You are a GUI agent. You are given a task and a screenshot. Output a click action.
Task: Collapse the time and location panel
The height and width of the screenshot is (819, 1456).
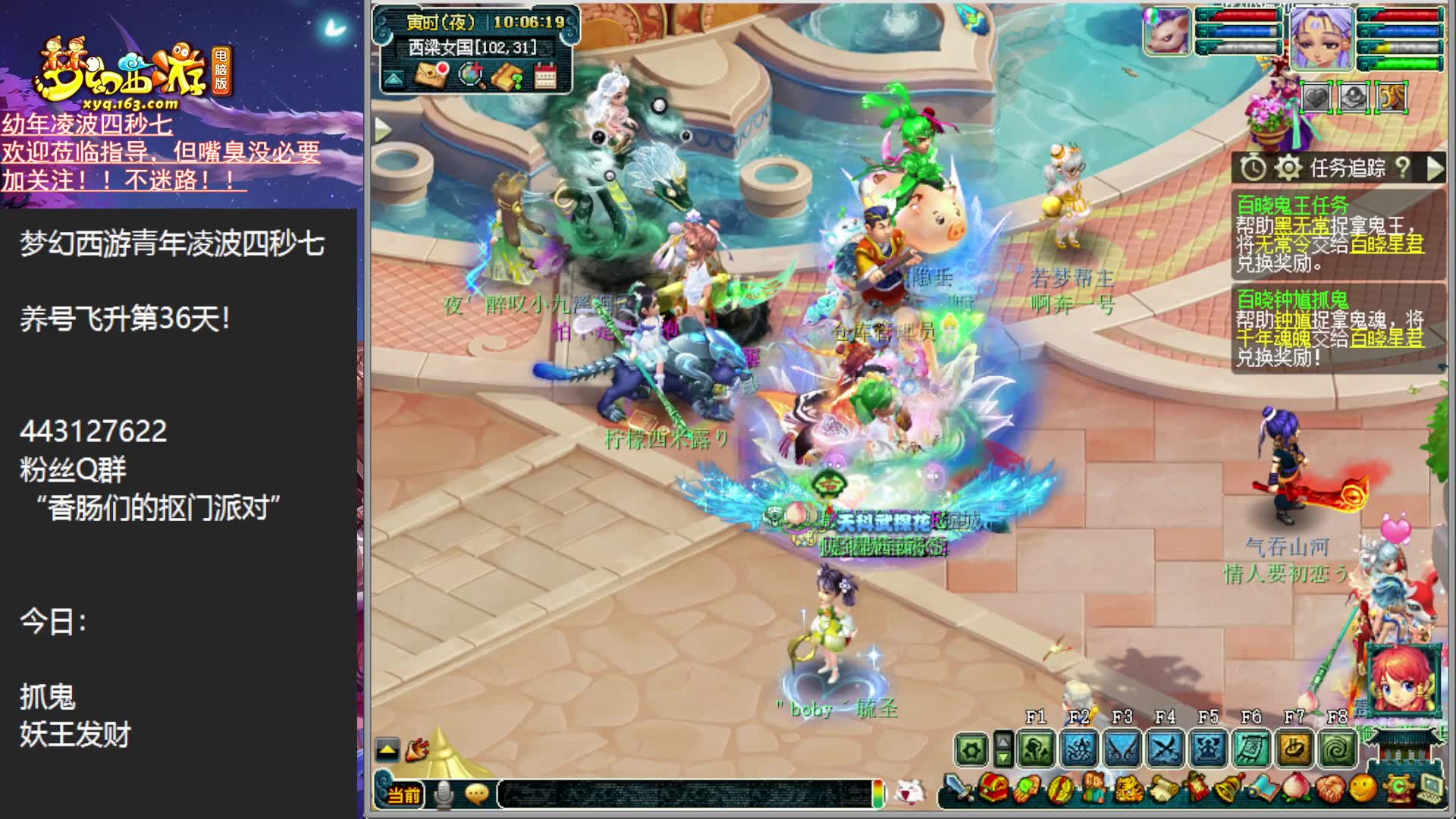click(x=393, y=78)
